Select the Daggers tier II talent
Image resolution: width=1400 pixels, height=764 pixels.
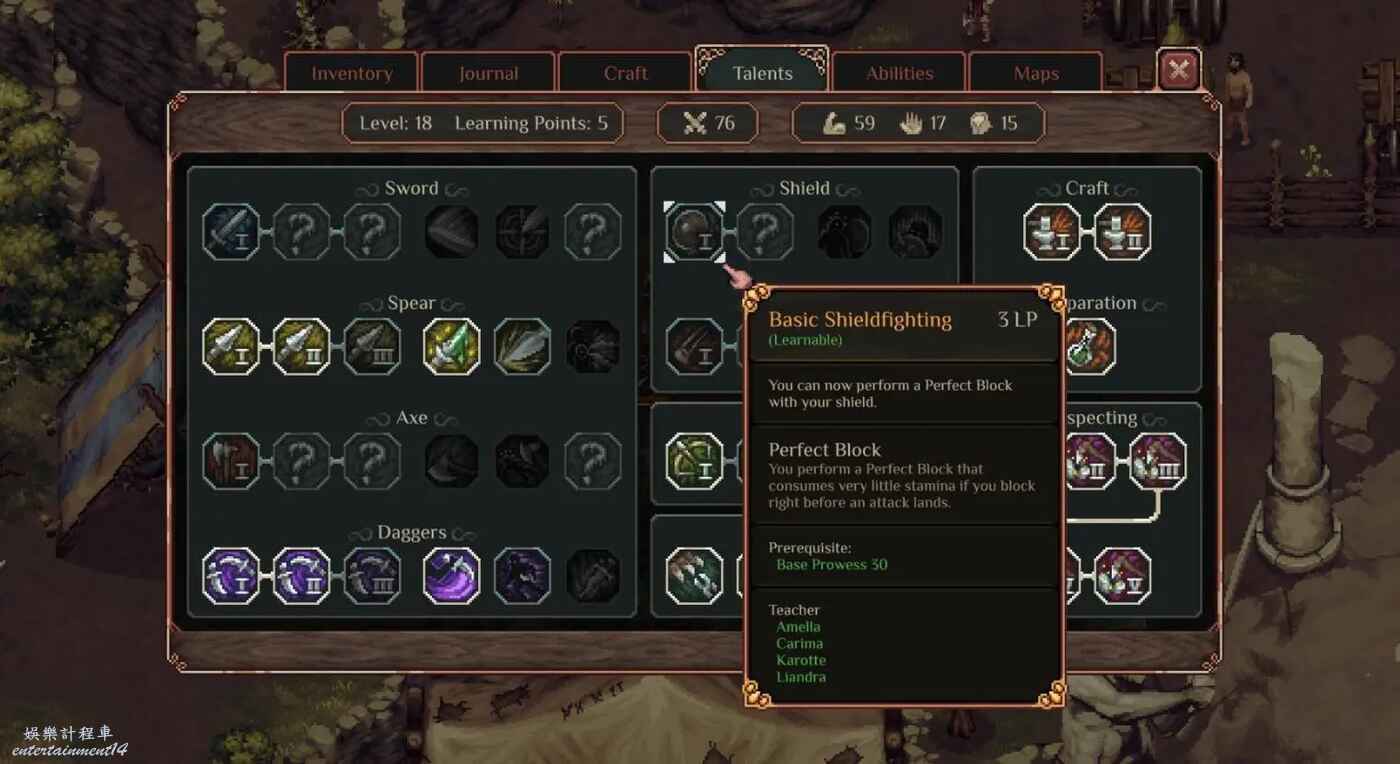point(301,576)
